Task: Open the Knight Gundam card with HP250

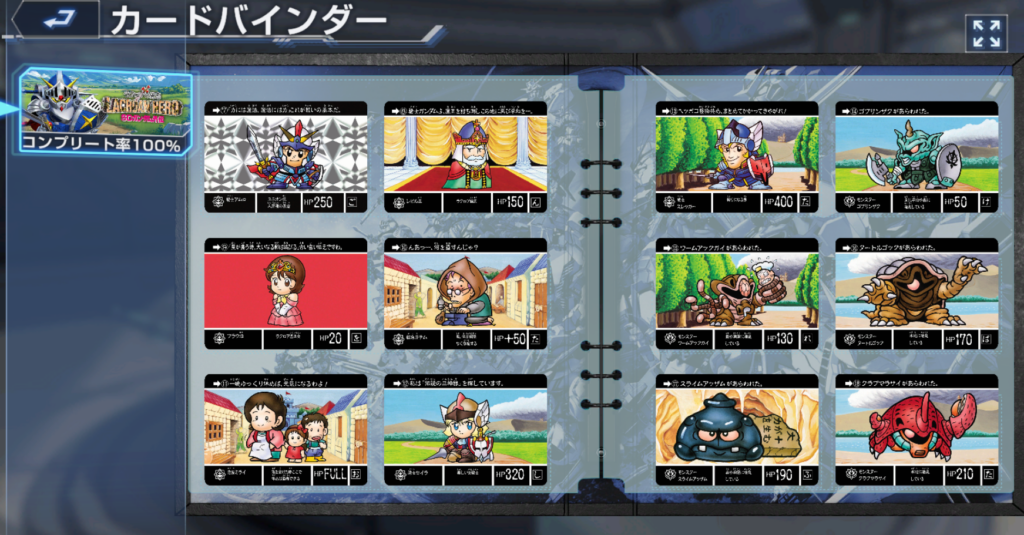Action: tap(286, 157)
